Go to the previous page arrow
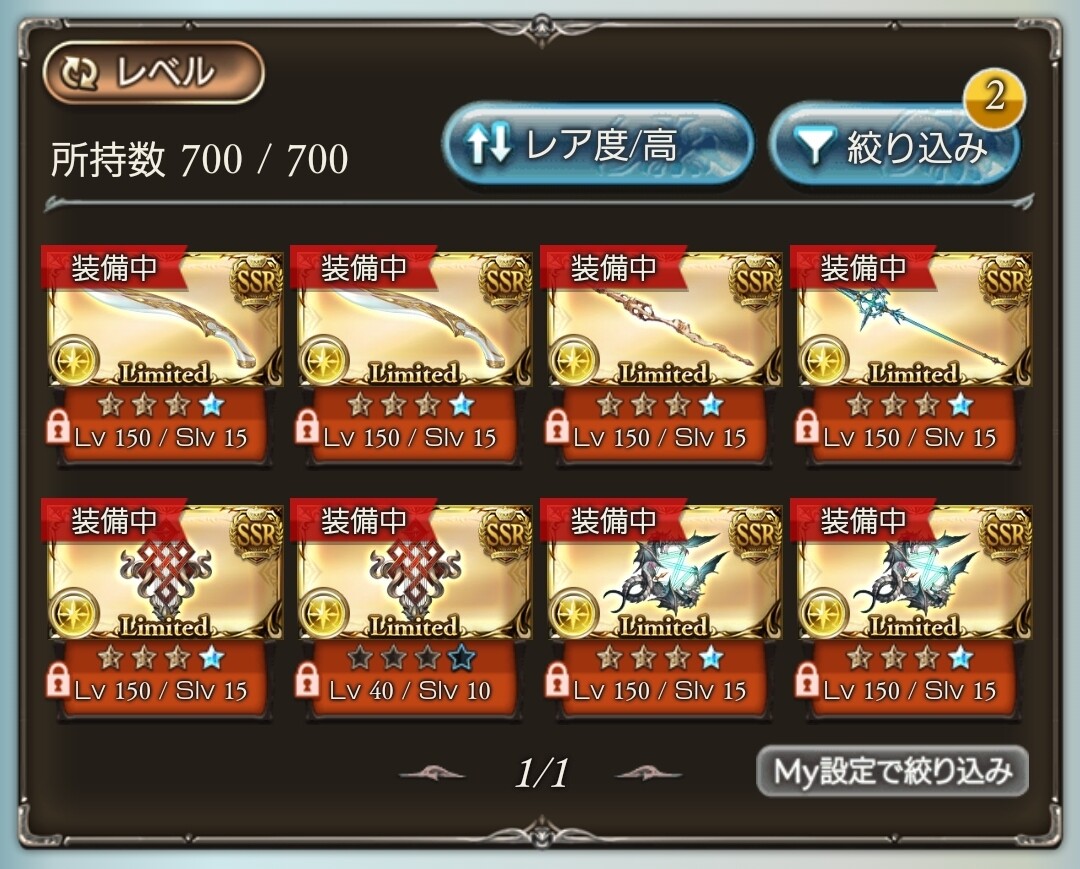 click(x=431, y=772)
